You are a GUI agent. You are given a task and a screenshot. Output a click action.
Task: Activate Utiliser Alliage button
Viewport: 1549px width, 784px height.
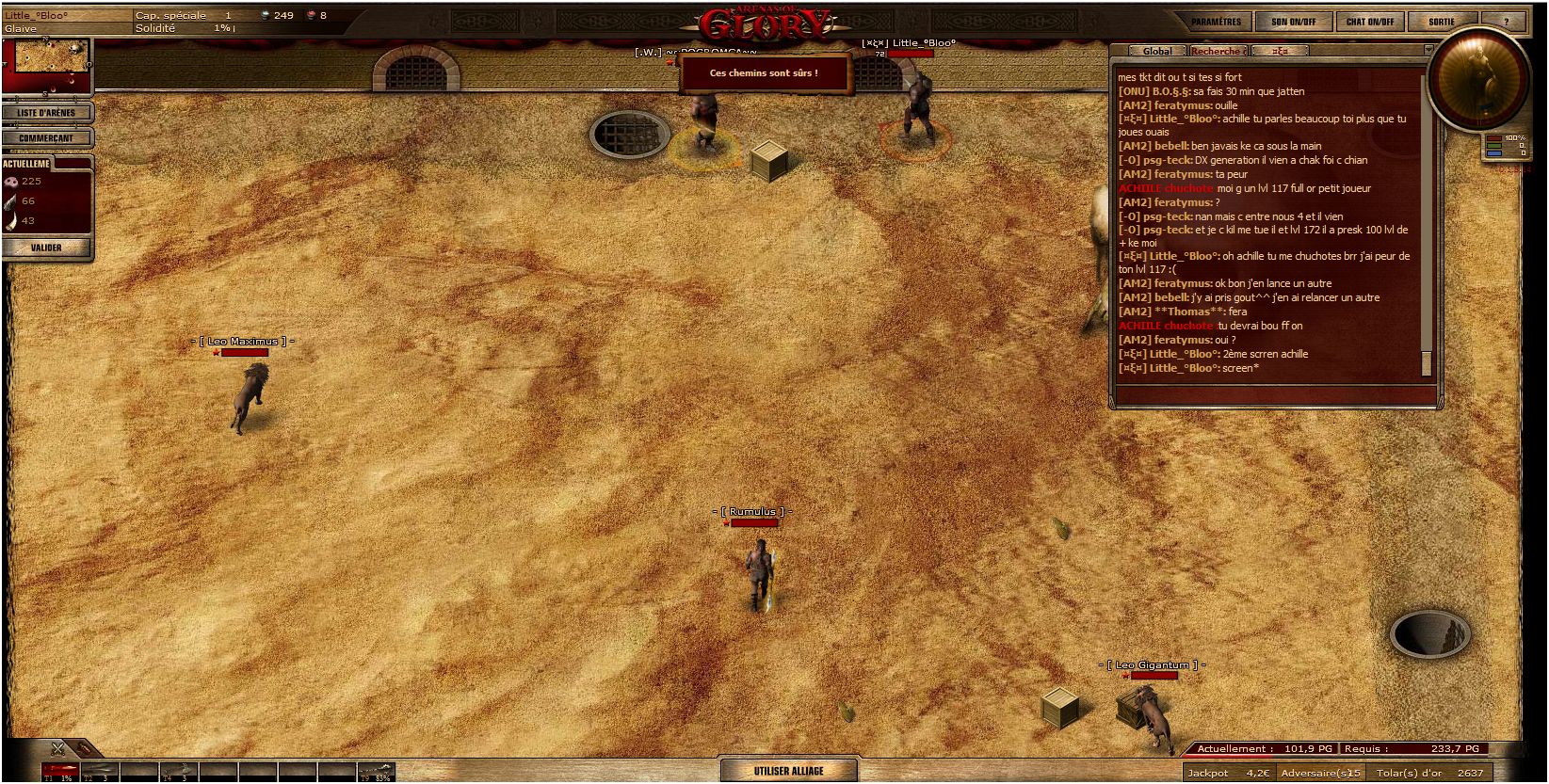788,771
